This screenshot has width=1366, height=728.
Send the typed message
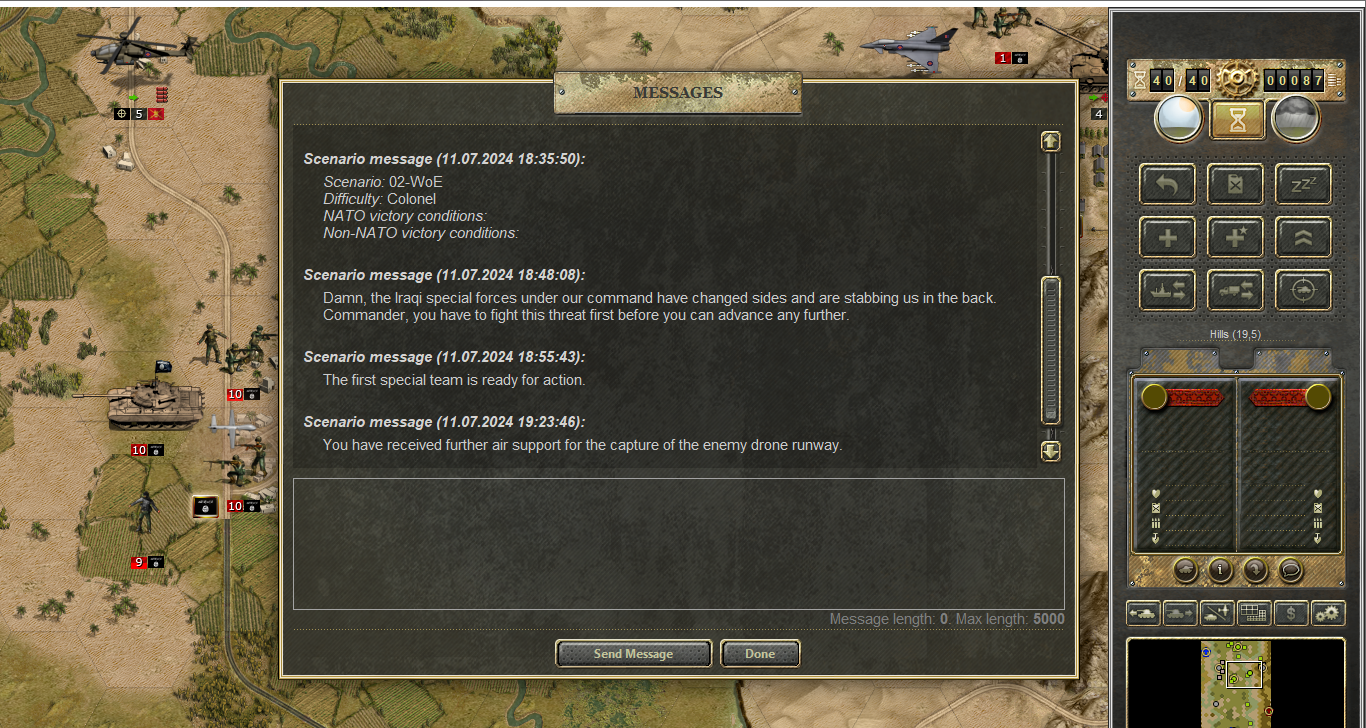633,654
